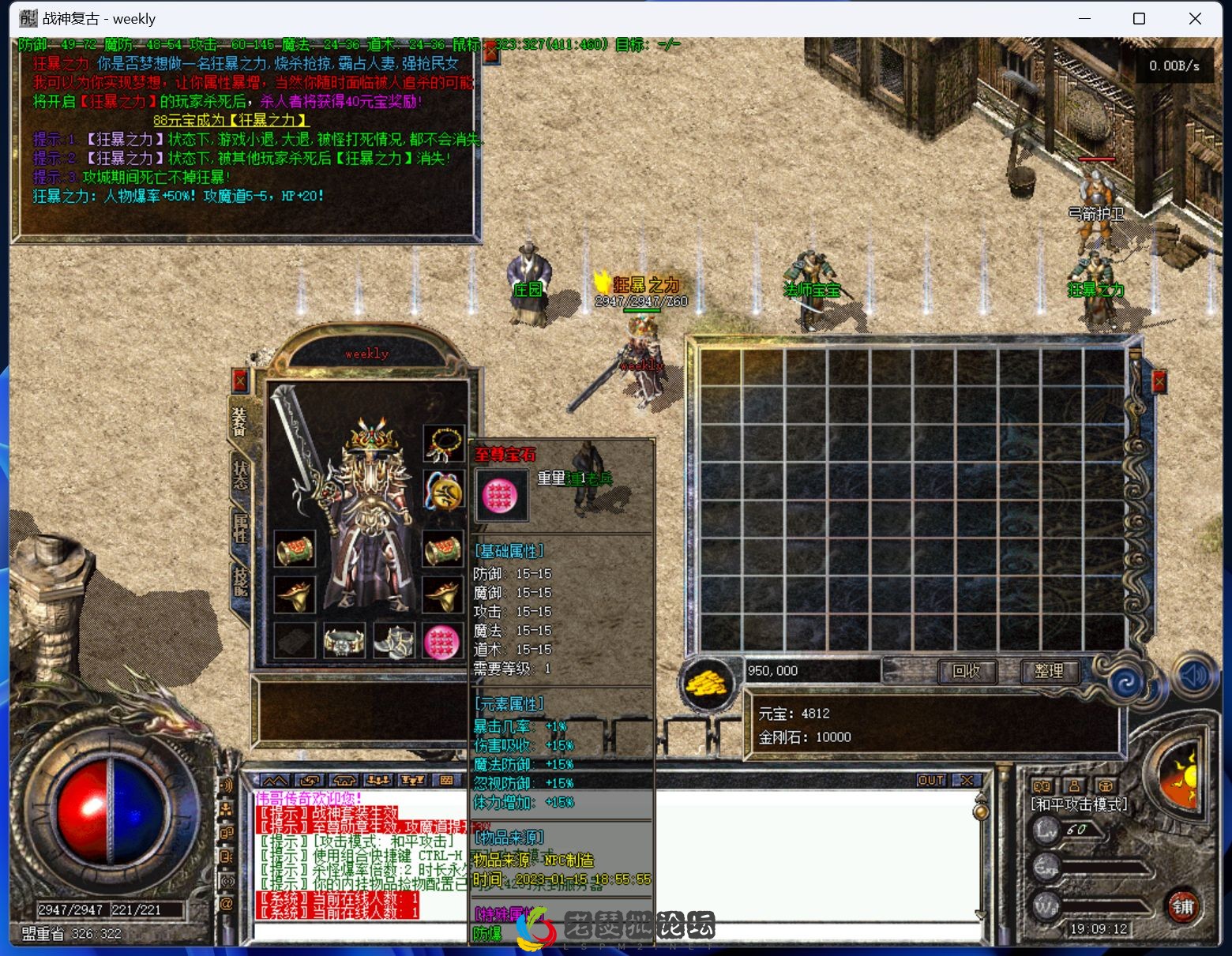Image resolution: width=1232 pixels, height=956 pixels.
Task: Close the inventory bag window
Action: [1159, 382]
